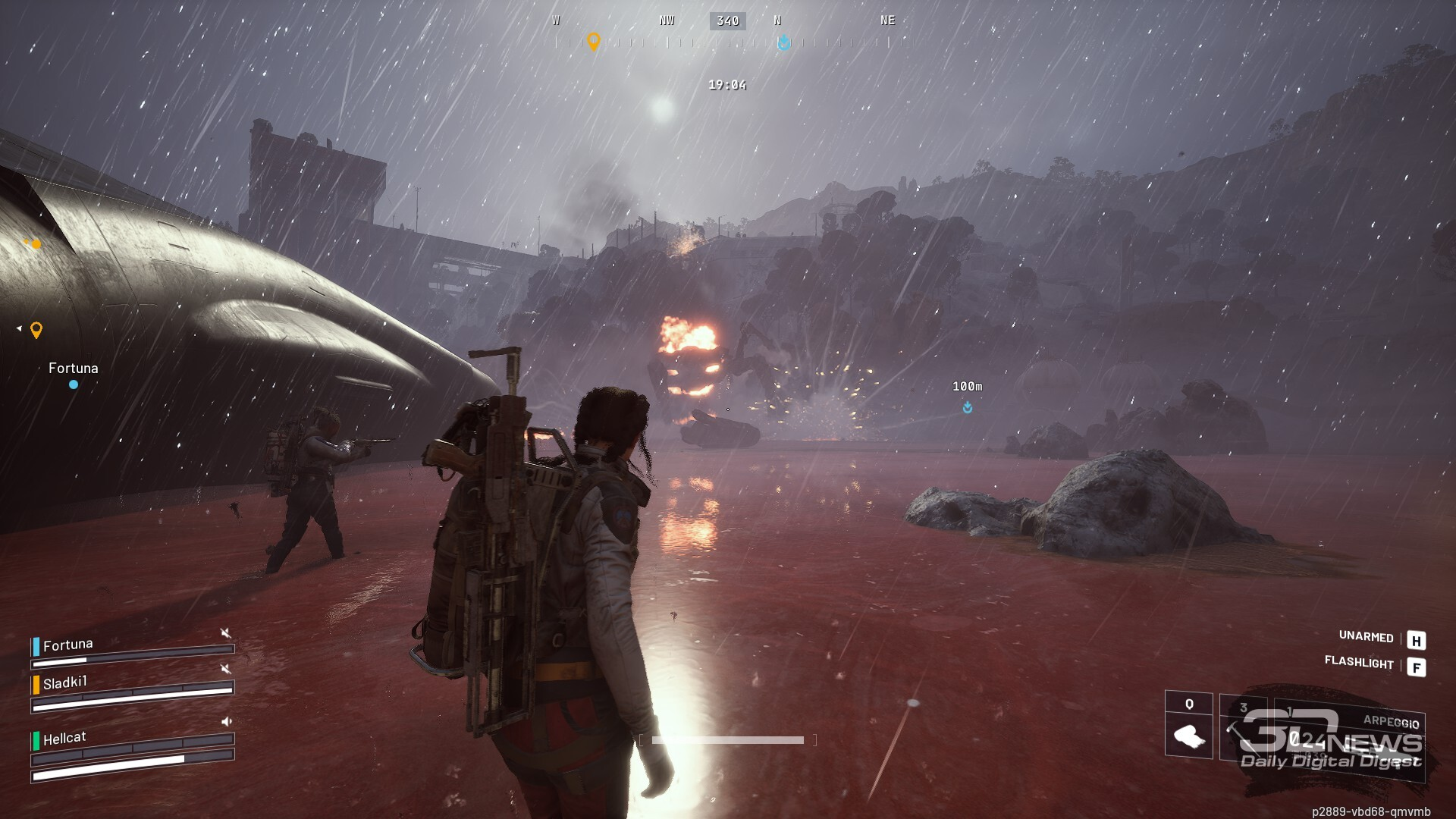Click Fortuna's blue teammate marker

(74, 384)
